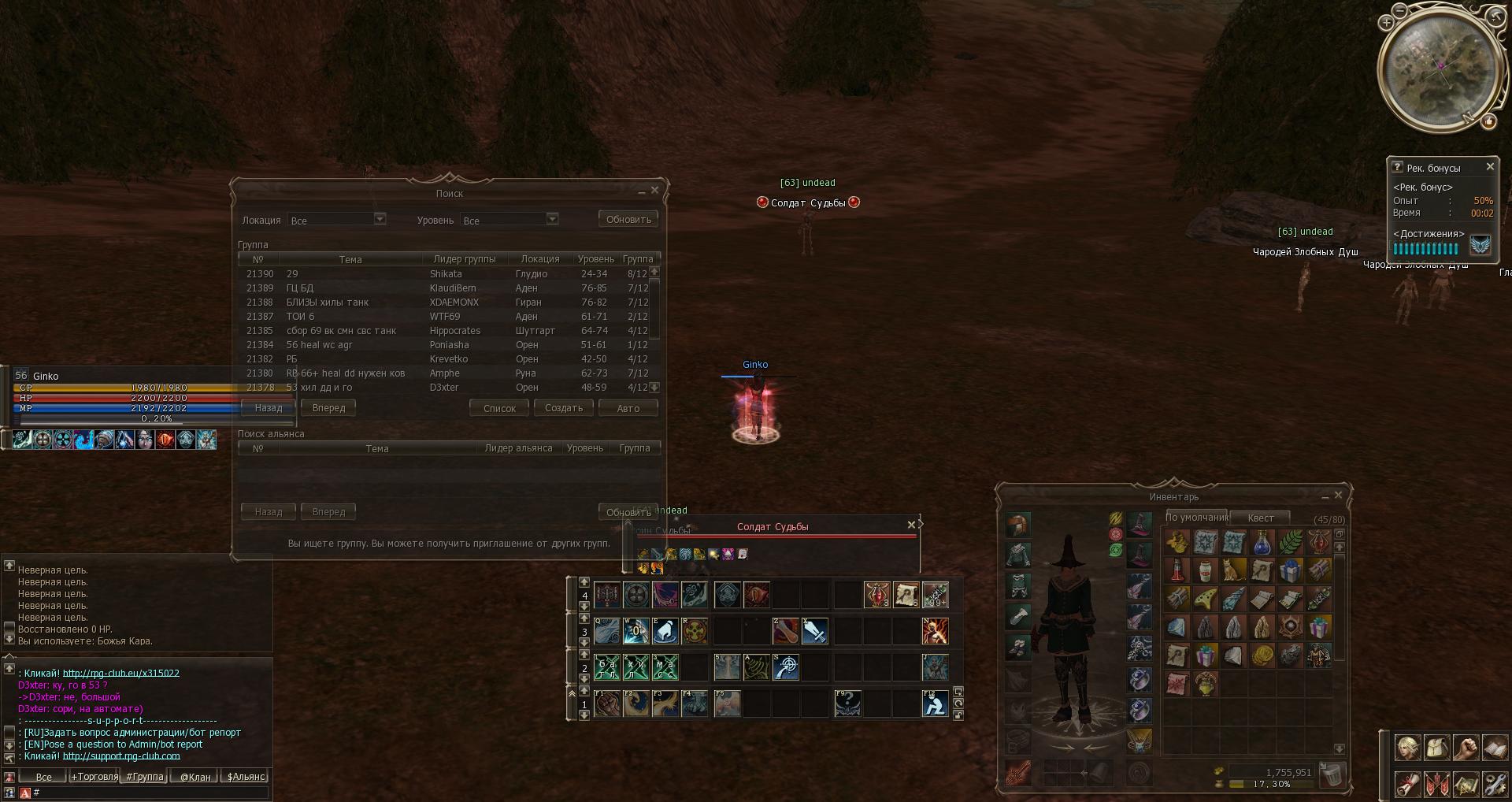The height and width of the screenshot is (802, 1512).
Task: Close the Солдат Судьбы target window
Action: (x=911, y=525)
